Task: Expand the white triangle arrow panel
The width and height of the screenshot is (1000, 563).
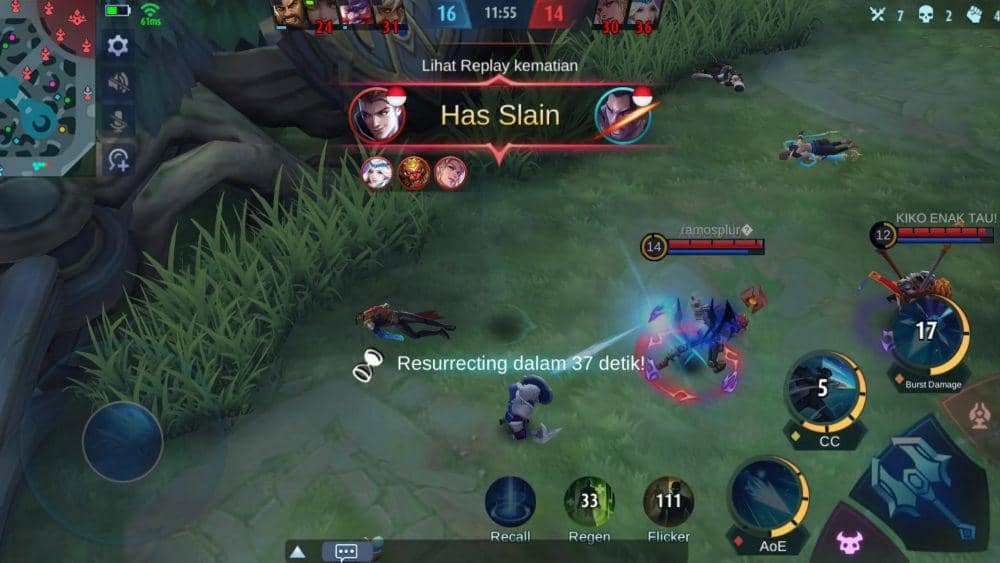Action: pos(298,551)
